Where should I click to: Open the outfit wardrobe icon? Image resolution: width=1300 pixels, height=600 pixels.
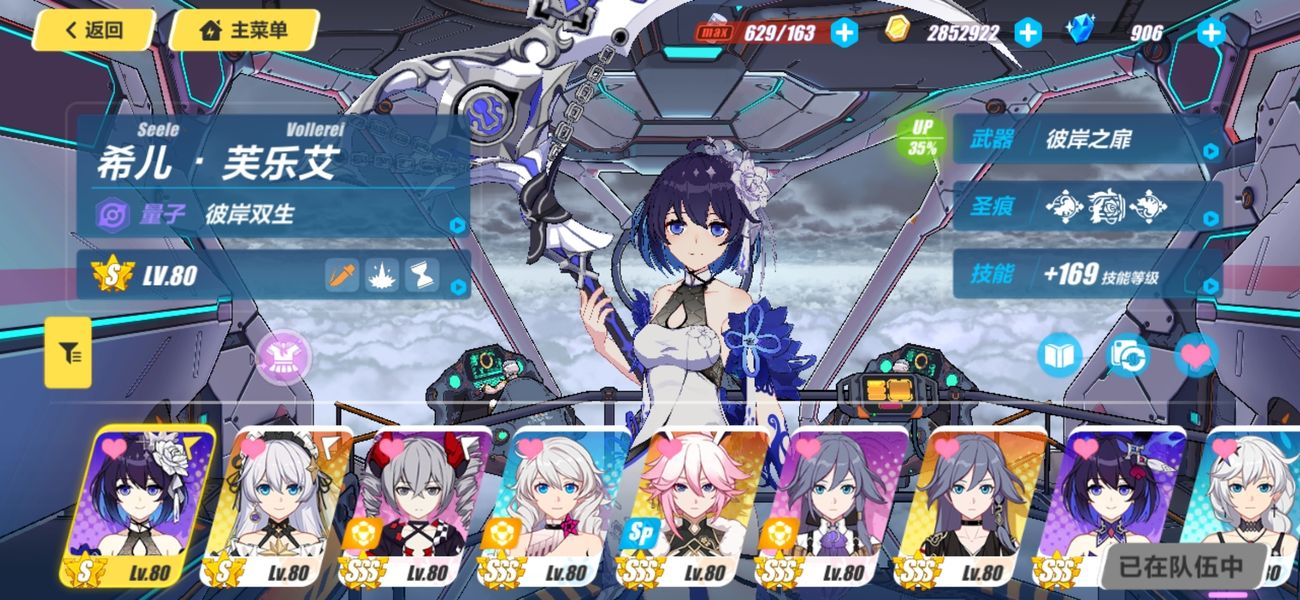tap(284, 355)
